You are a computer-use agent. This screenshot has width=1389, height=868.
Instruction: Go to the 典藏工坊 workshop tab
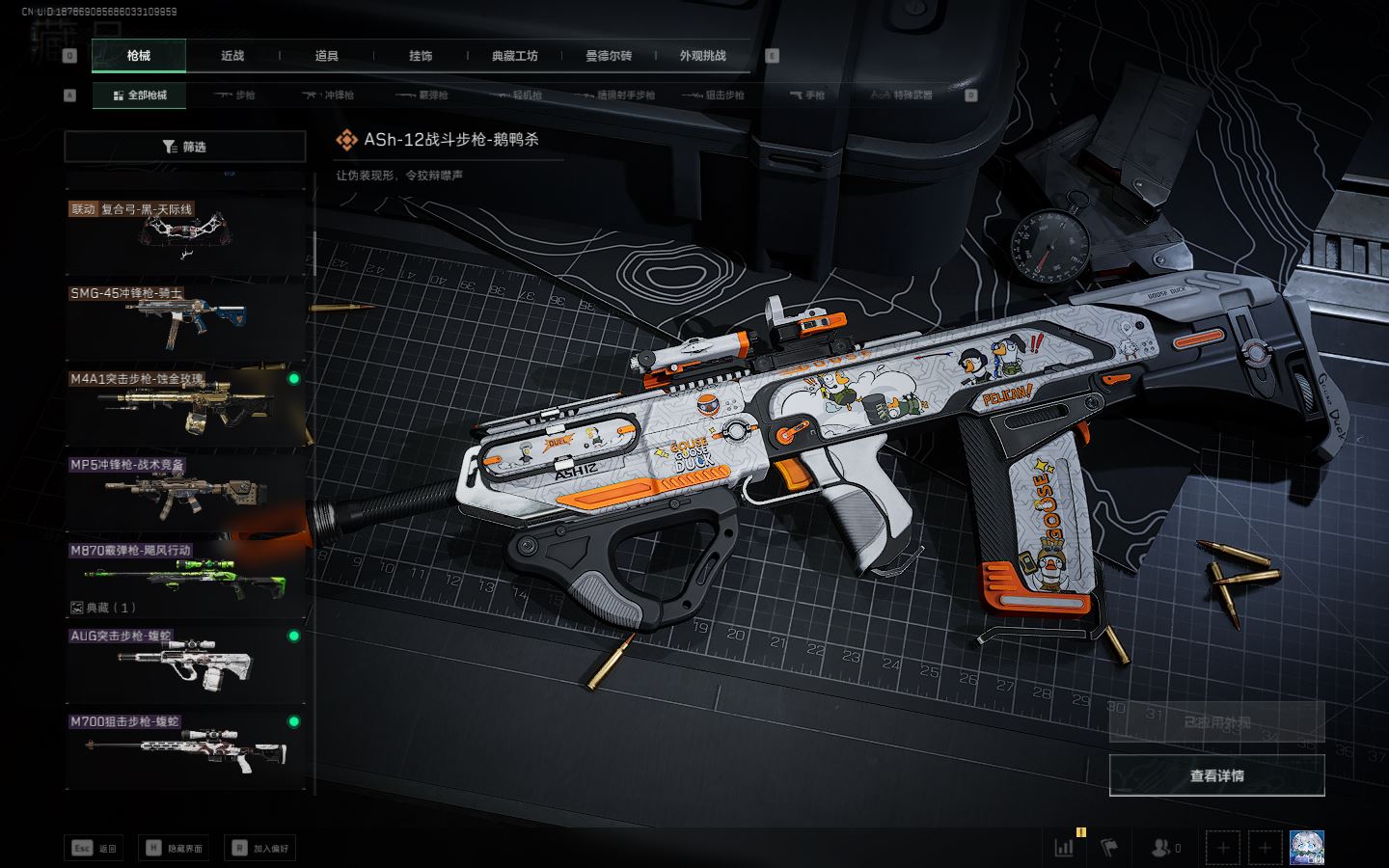514,56
